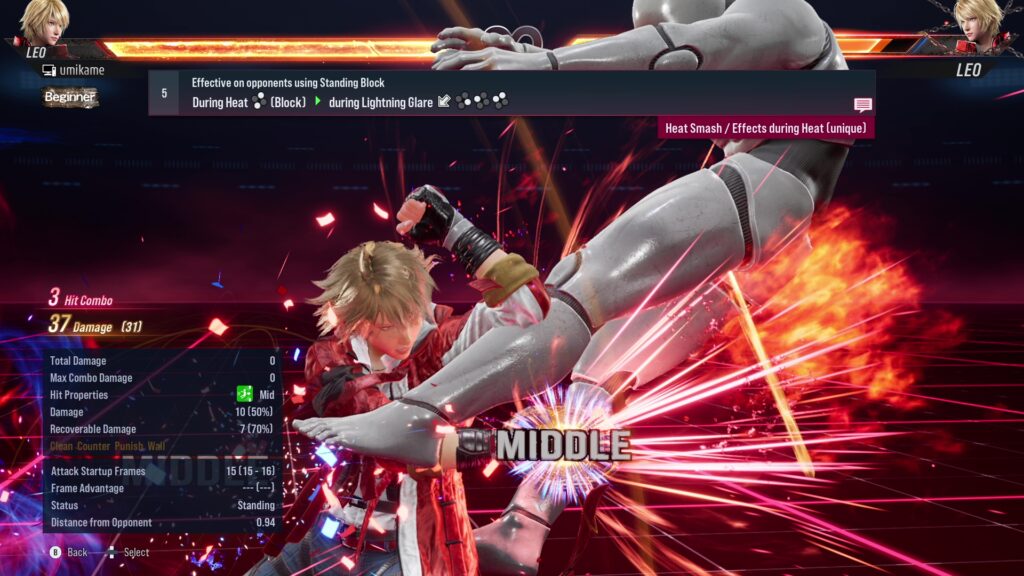Click the Heat Smash effects category label
1024x576 pixels.
click(x=766, y=128)
